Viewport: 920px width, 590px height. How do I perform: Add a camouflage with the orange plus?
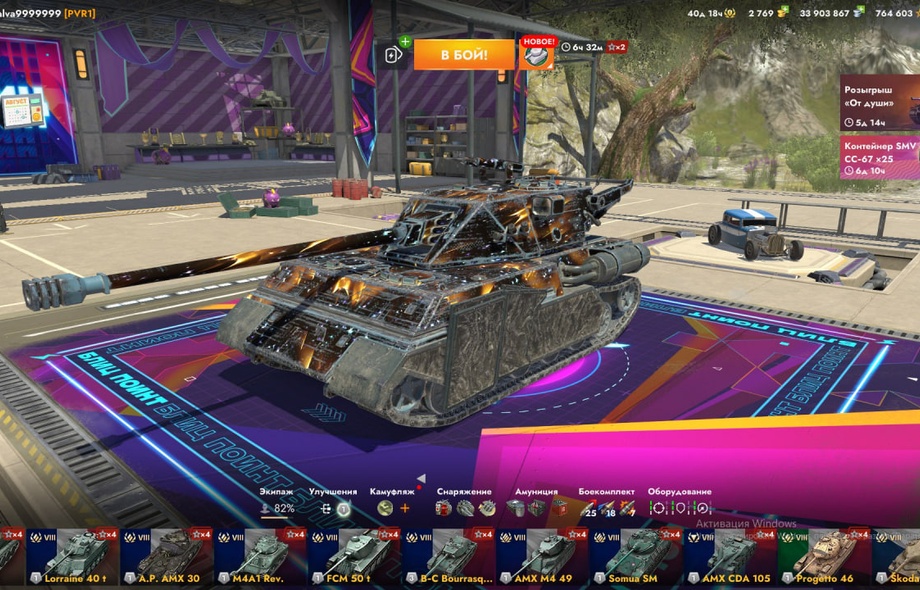[x=405, y=508]
